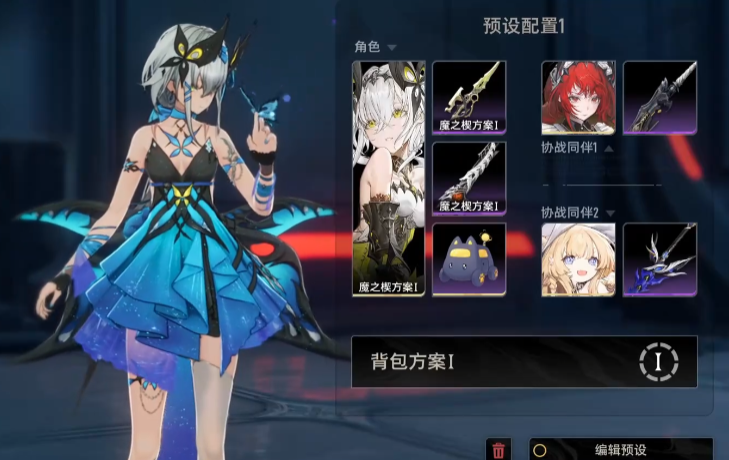Click the 编辑预设 edit preset button

coord(621,451)
